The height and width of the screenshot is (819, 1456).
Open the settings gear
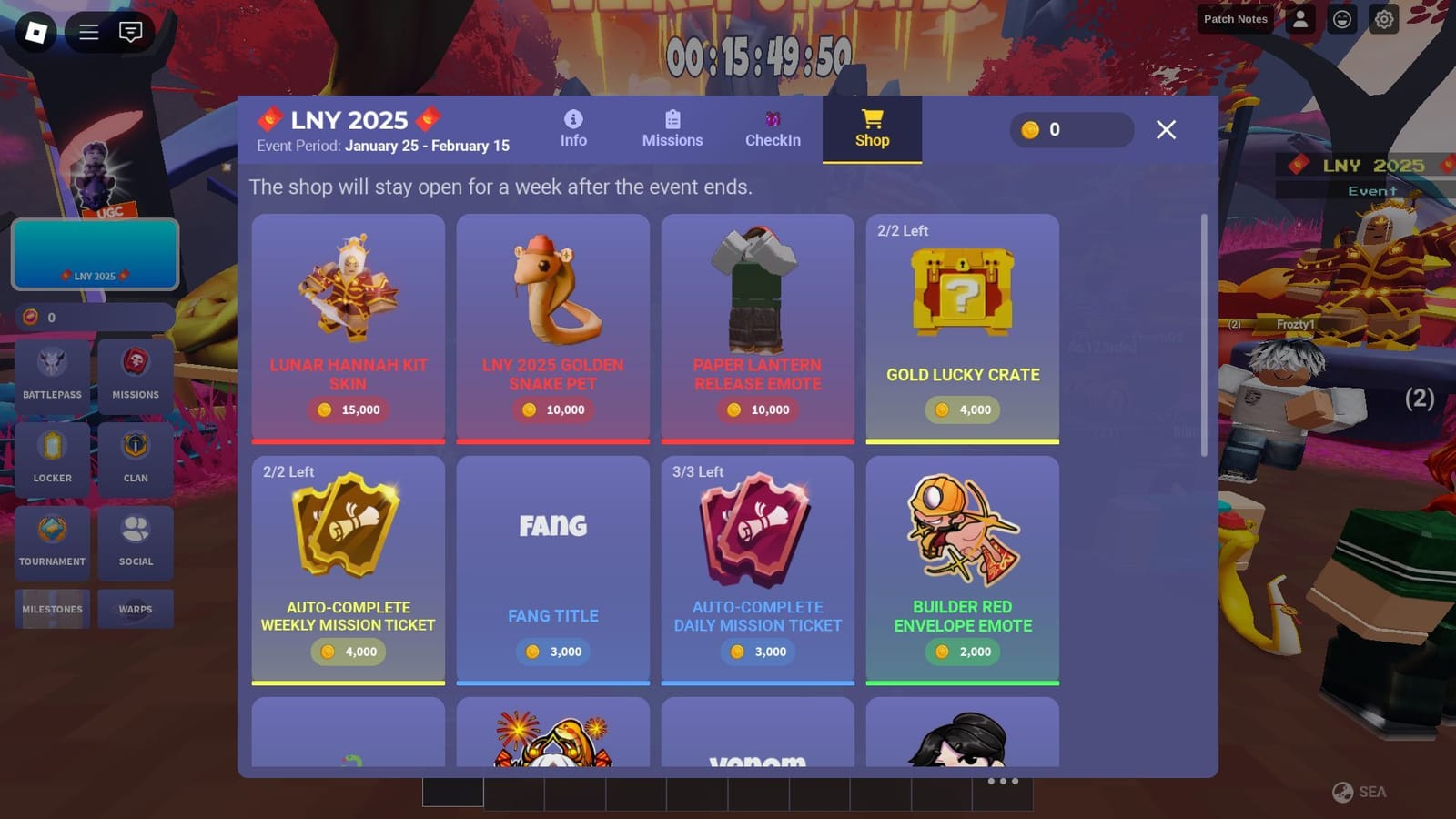[x=1383, y=19]
